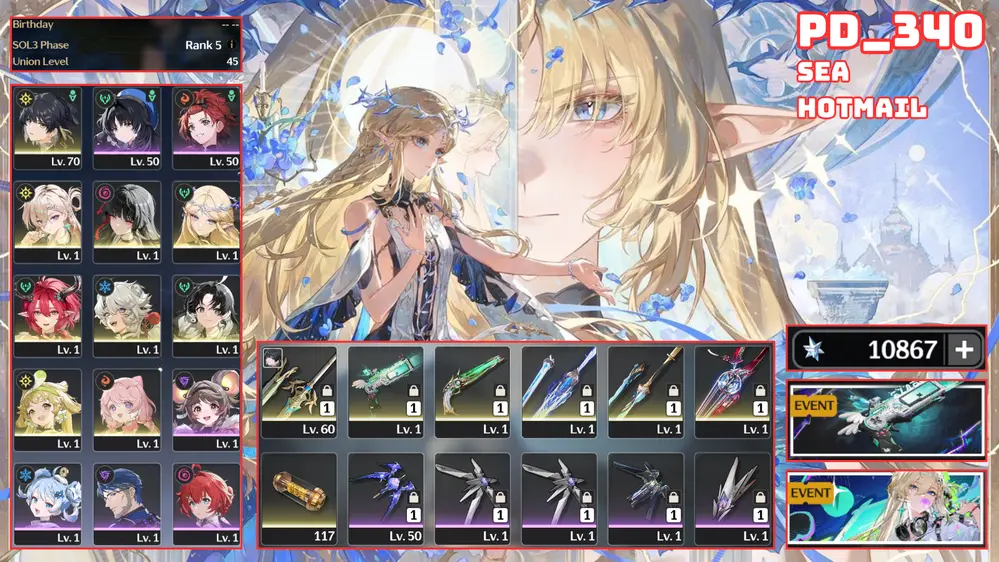Select the Lv. 70 black-haired character
Viewport: 999px width, 562px height.
(x=49, y=127)
